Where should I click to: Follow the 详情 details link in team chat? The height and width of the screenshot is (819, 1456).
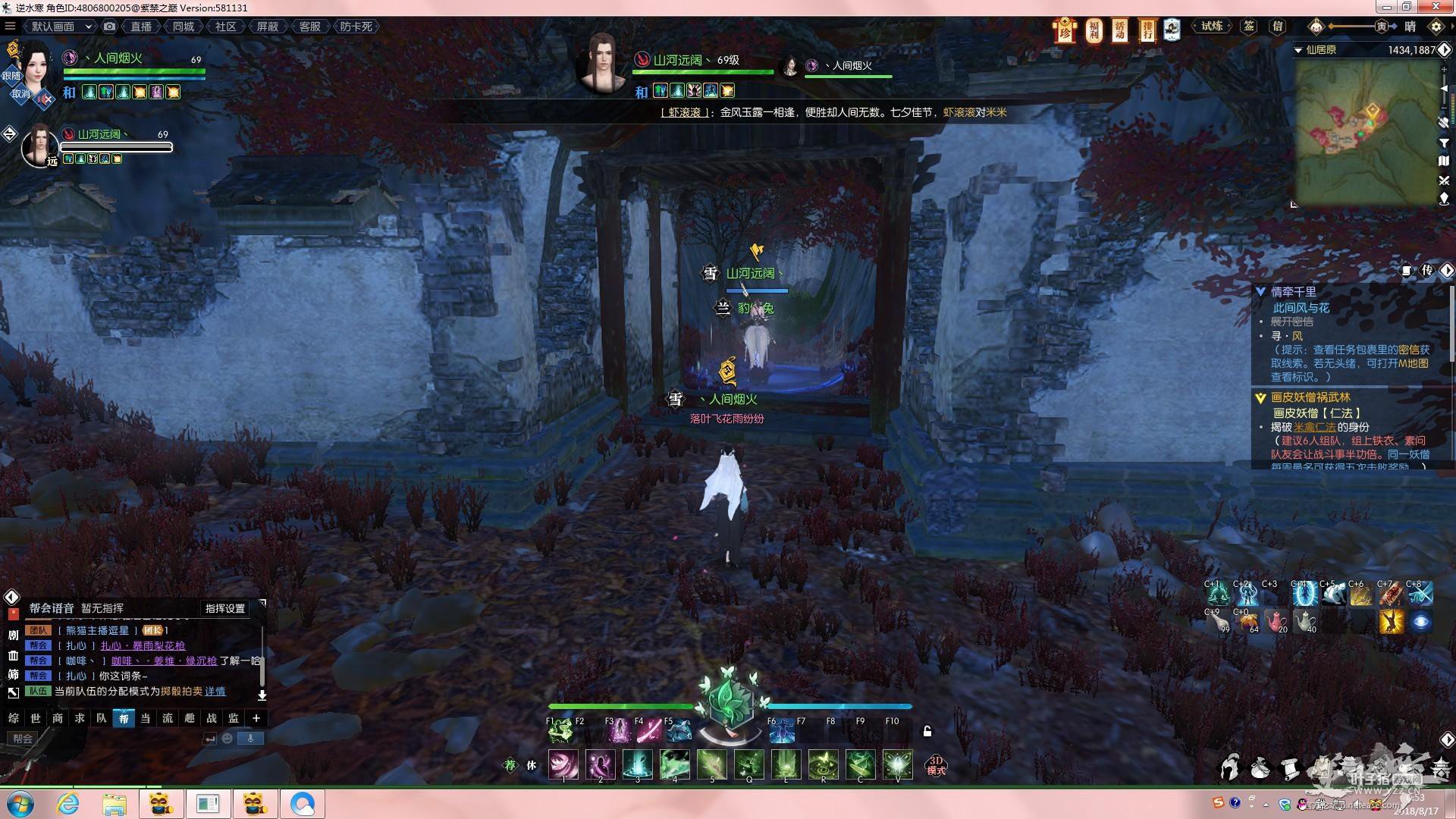click(215, 691)
